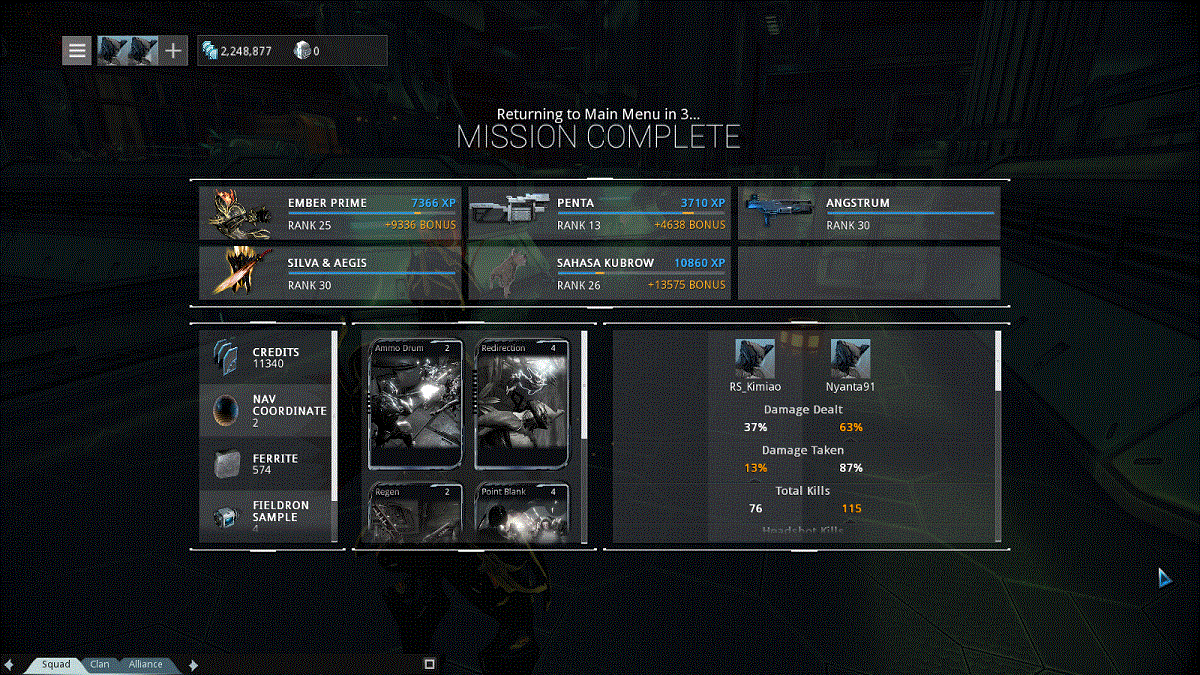1200x675 pixels.
Task: Select the Angstrum weapon row
Action: click(868, 213)
